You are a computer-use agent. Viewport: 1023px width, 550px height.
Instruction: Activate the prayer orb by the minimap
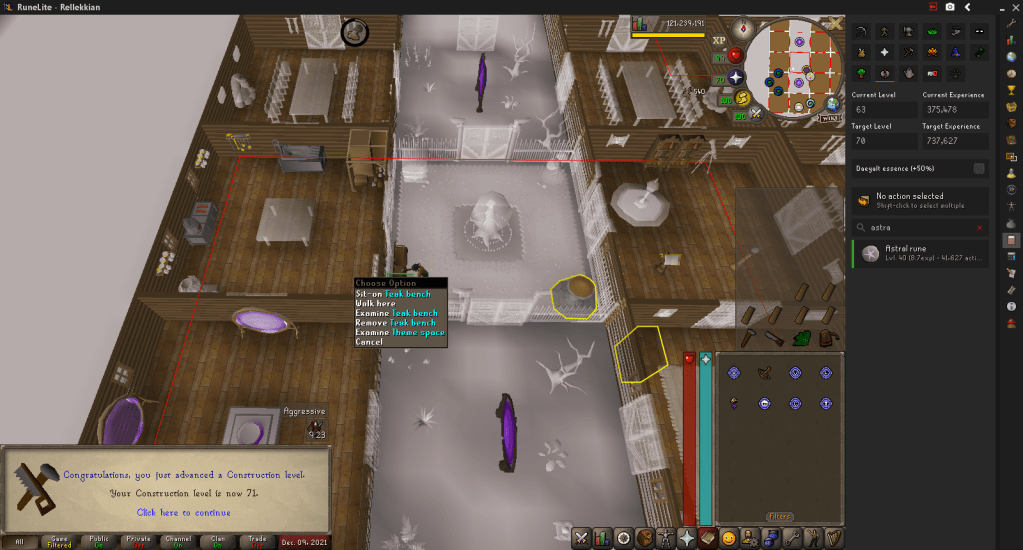click(736, 77)
